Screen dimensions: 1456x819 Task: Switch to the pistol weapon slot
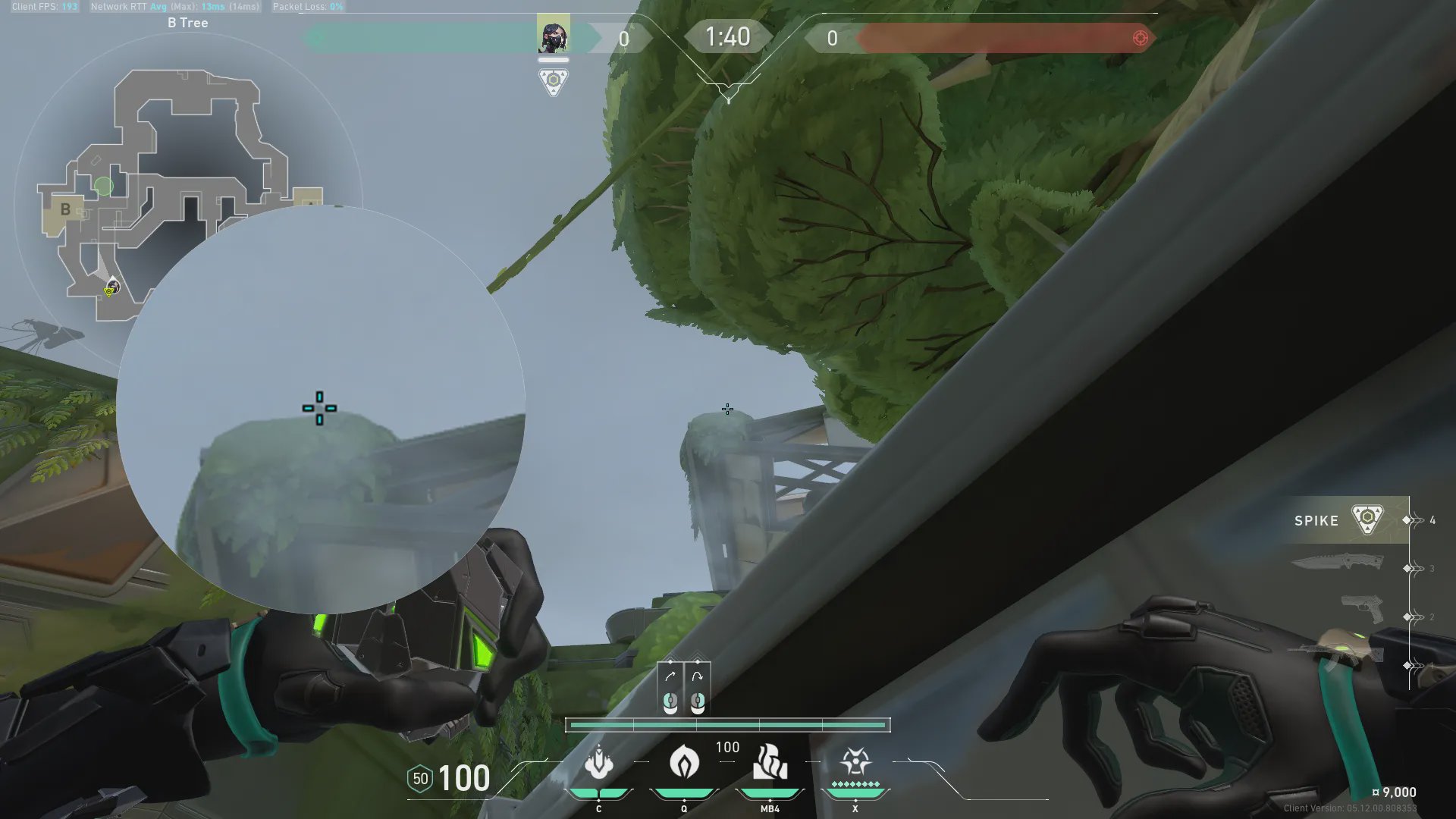tap(1362, 609)
